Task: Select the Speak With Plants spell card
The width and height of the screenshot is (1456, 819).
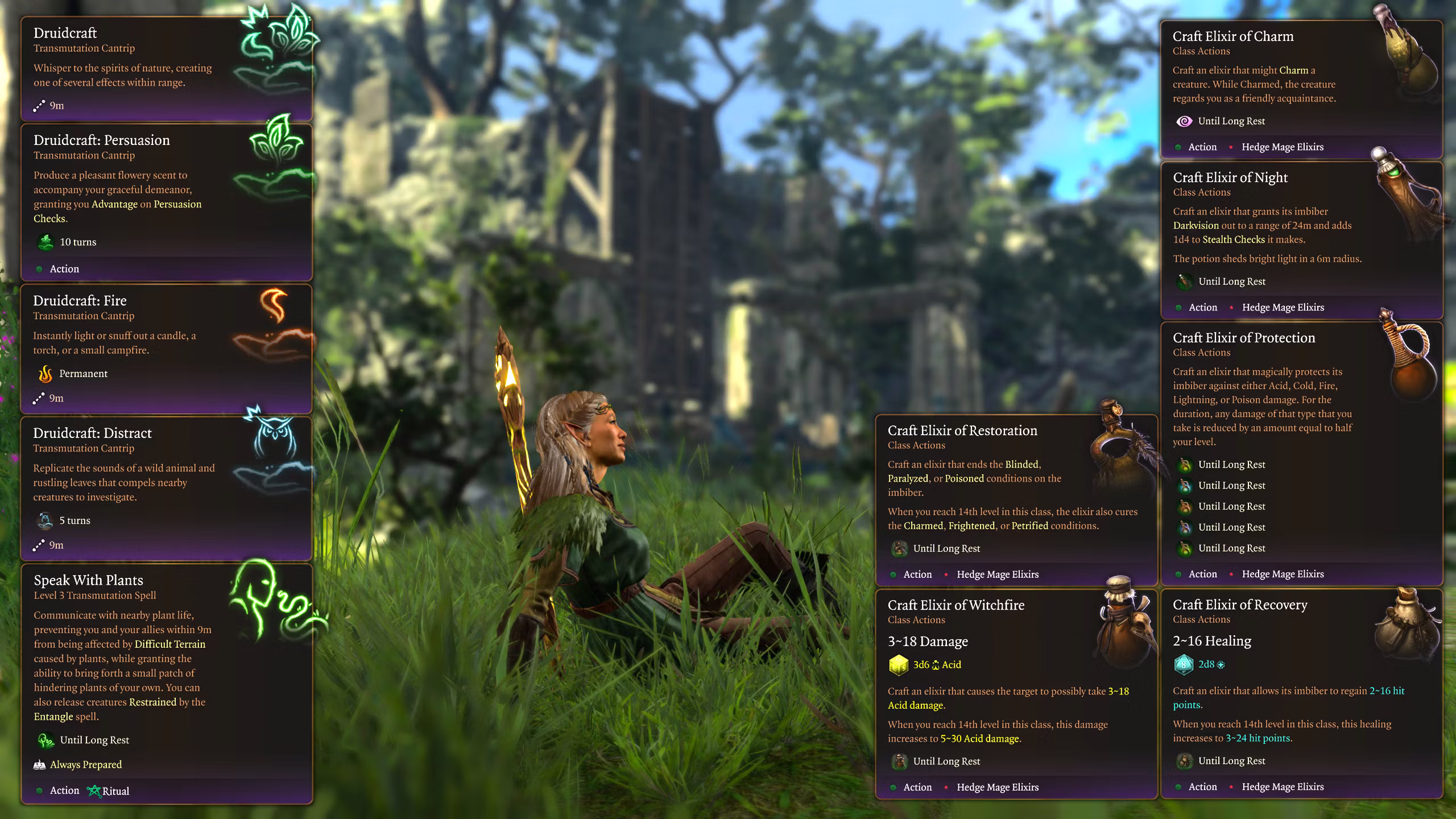Action: point(166,682)
